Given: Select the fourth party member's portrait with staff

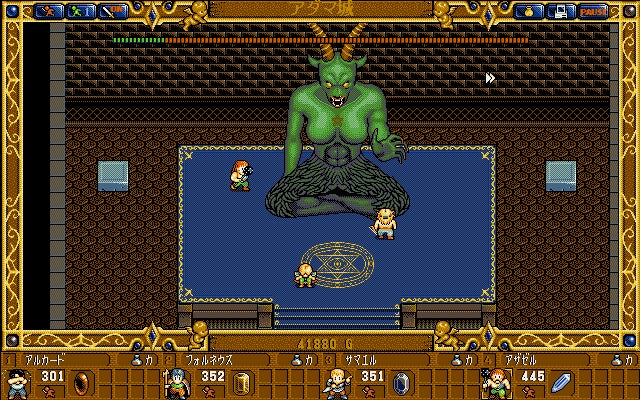Looking at the screenshot, I should [x=495, y=382].
